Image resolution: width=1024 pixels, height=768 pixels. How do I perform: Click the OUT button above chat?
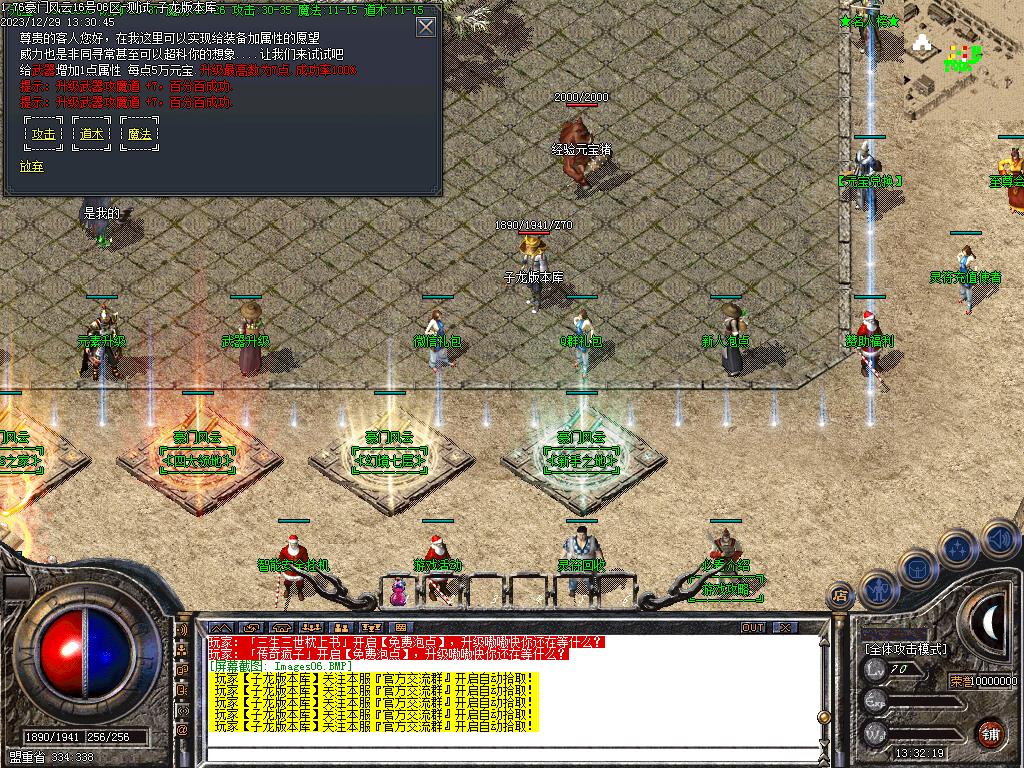753,628
